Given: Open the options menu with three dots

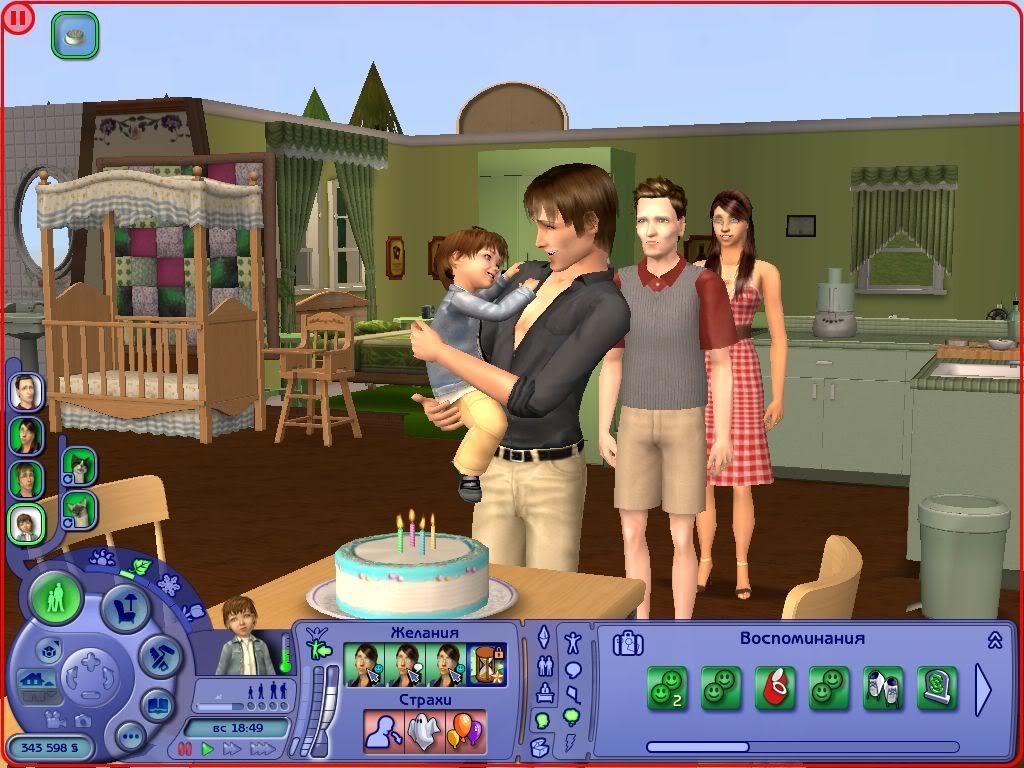Looking at the screenshot, I should [130, 738].
